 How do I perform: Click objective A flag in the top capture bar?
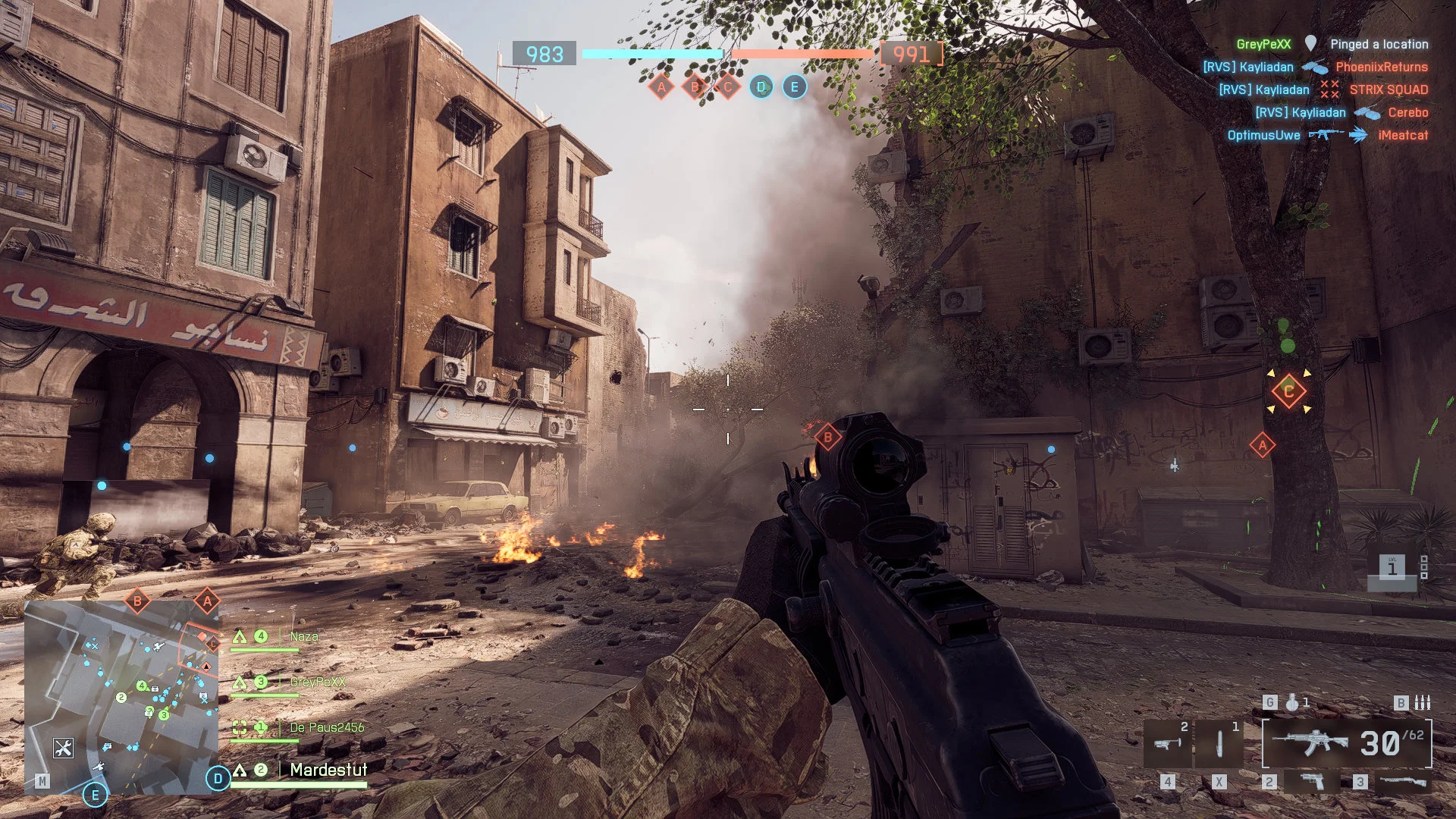(661, 87)
